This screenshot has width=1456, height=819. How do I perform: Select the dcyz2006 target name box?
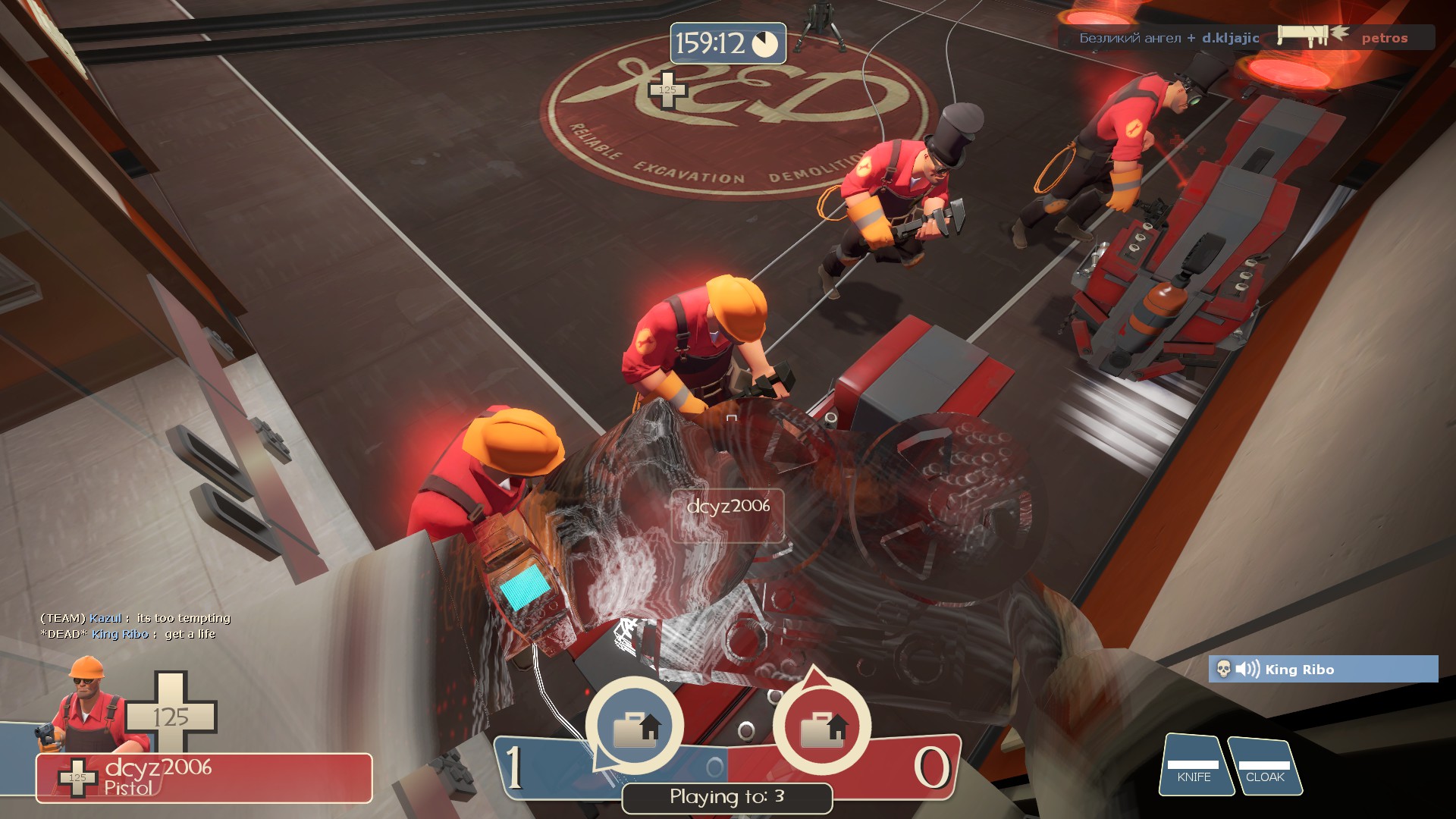tap(727, 515)
